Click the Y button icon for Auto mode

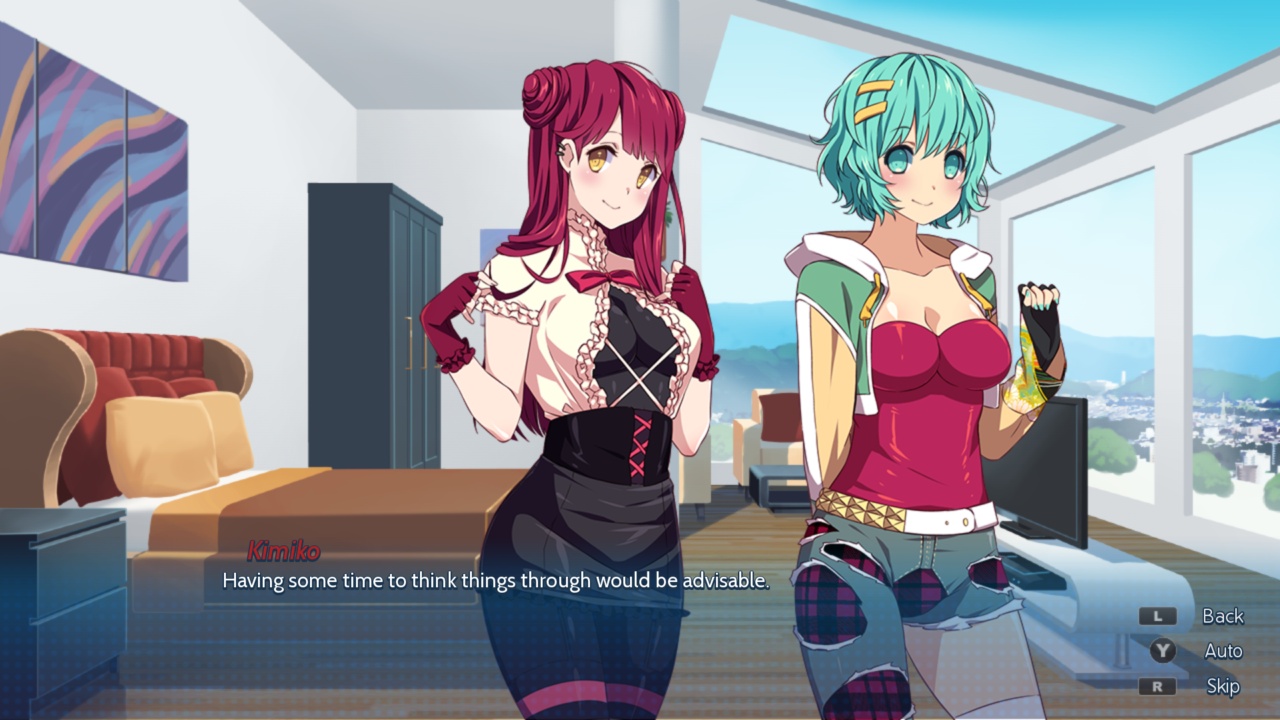tap(1159, 651)
